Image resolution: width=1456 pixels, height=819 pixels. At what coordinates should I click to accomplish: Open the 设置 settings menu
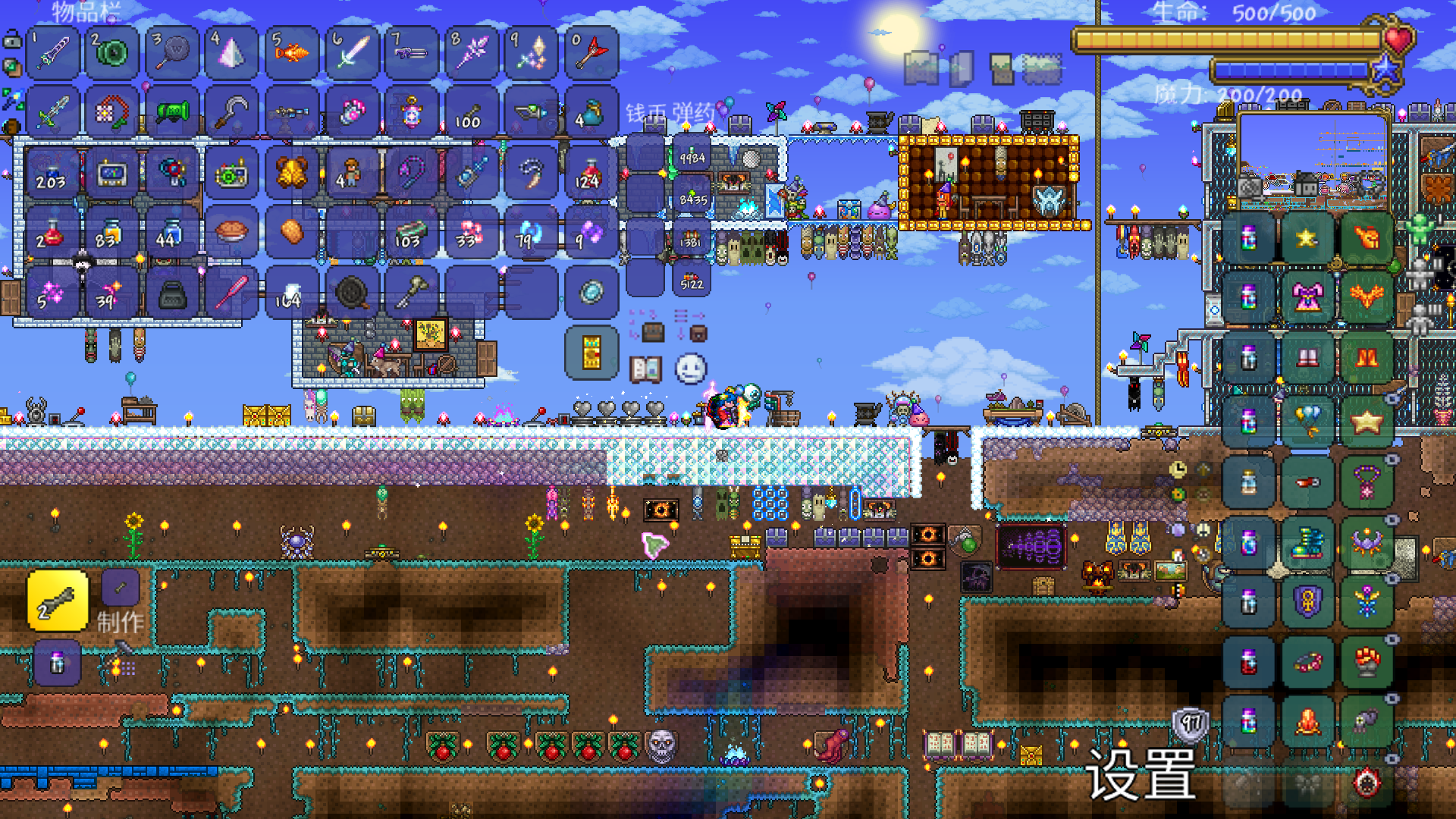tap(1140, 775)
